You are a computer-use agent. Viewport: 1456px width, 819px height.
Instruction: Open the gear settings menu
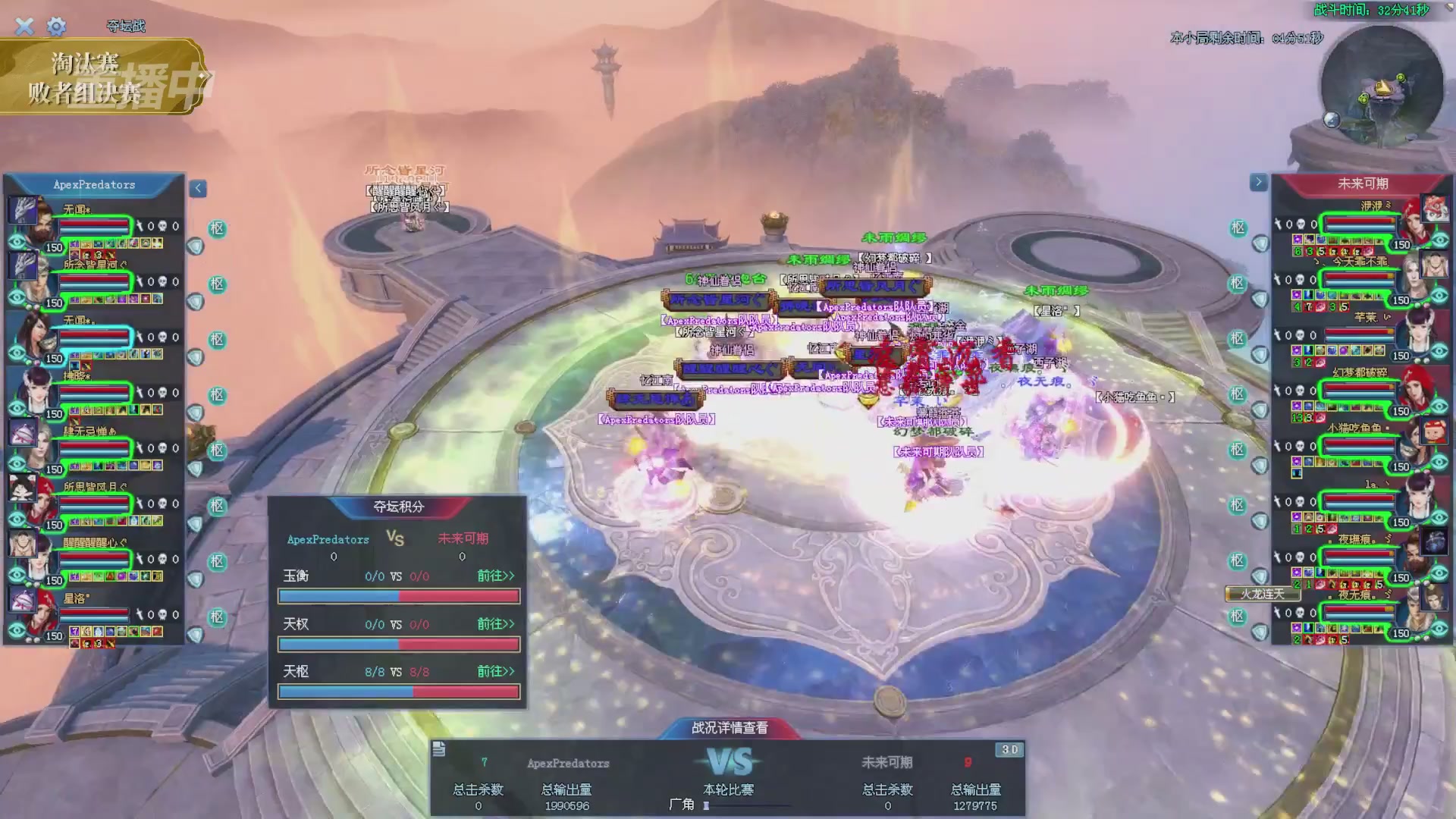(x=56, y=27)
